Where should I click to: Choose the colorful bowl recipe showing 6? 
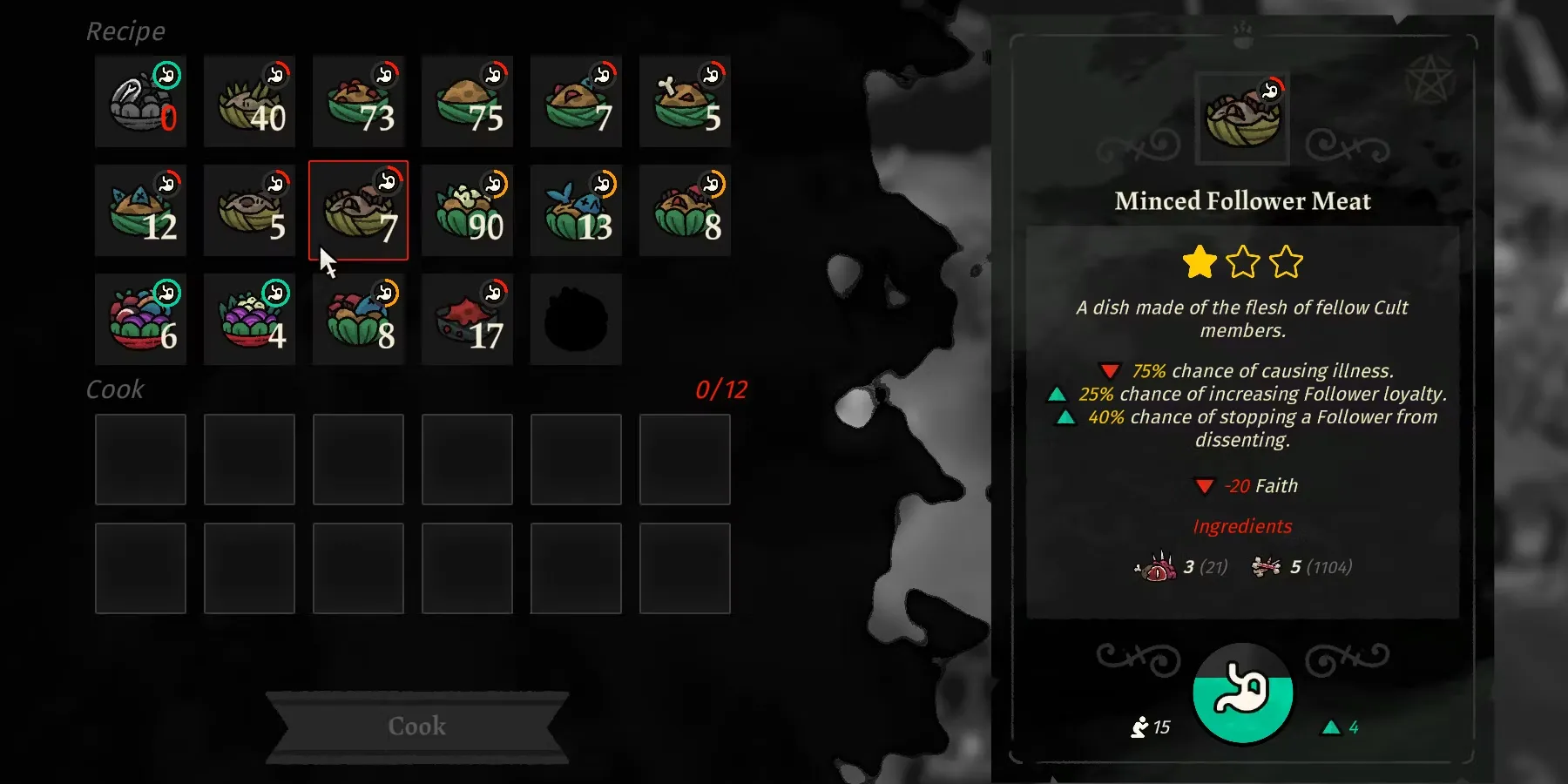pyautogui.click(x=140, y=319)
